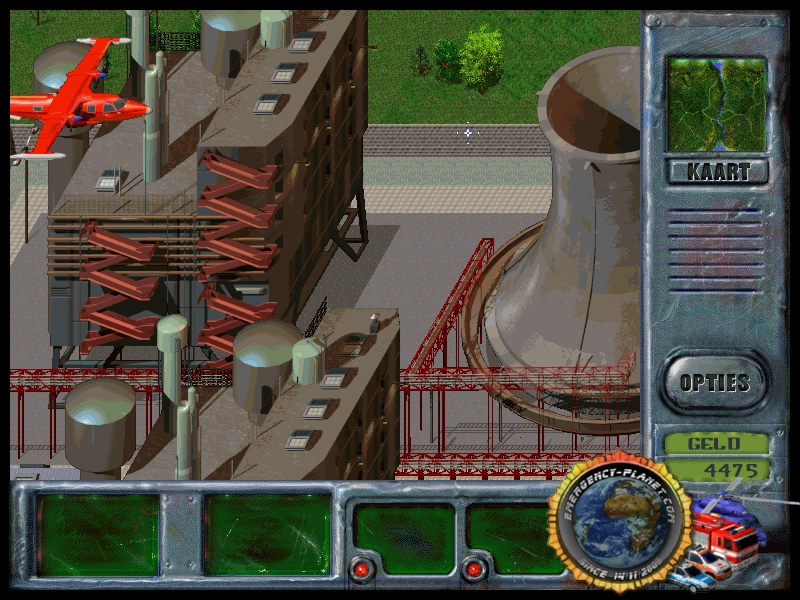Open the Opties menu
This screenshot has height=600, width=800.
click(714, 382)
